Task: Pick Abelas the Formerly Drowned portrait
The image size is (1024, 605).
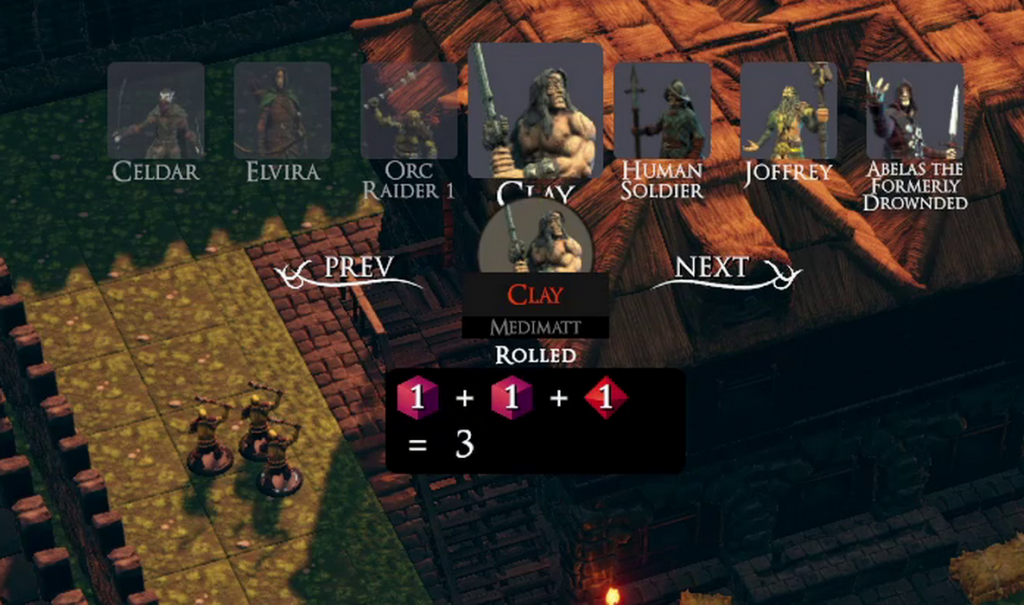Action: coord(915,110)
